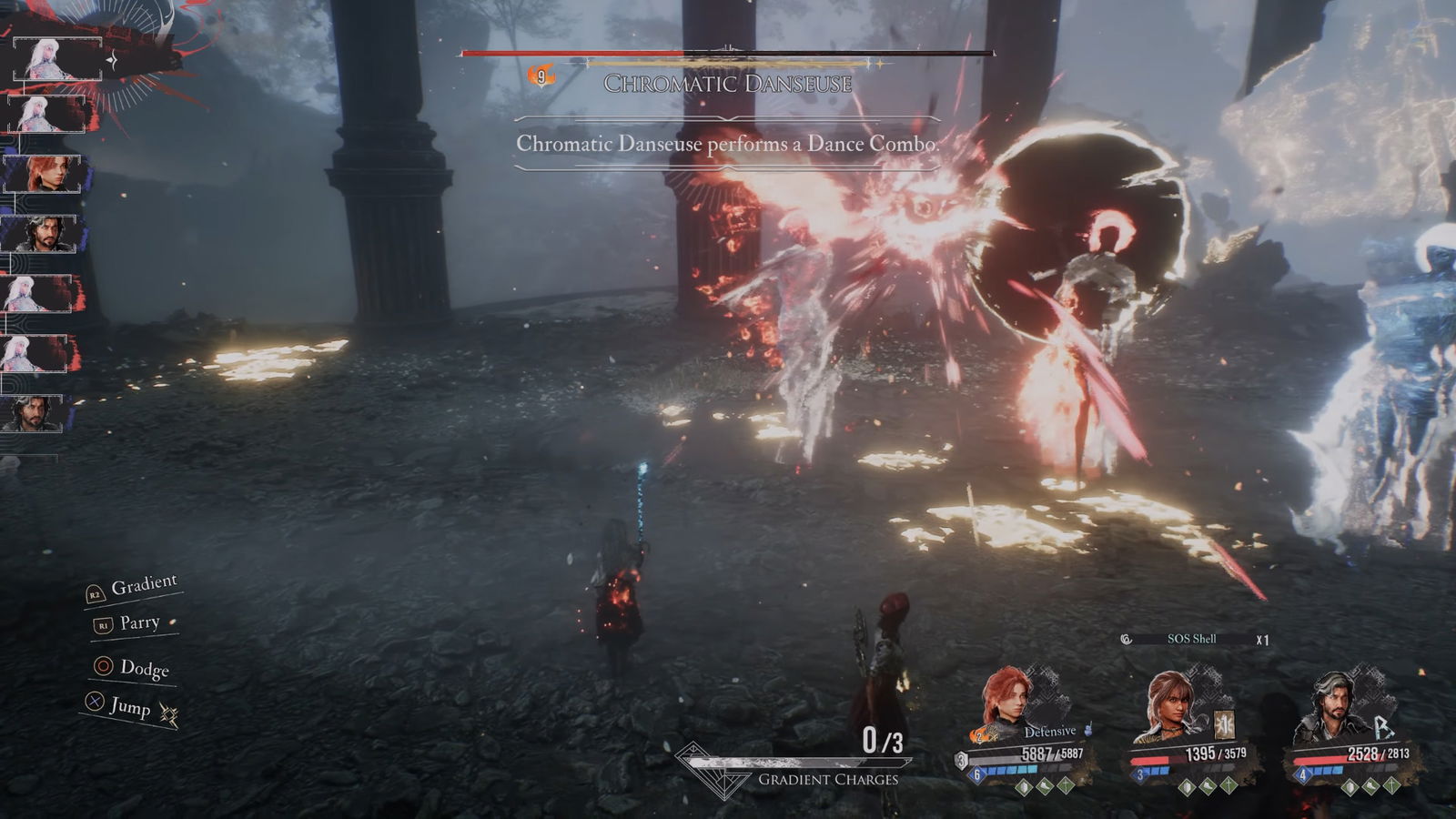Expand the top turn-order portrait arrow
This screenshot has height=819, width=1456.
click(112, 60)
